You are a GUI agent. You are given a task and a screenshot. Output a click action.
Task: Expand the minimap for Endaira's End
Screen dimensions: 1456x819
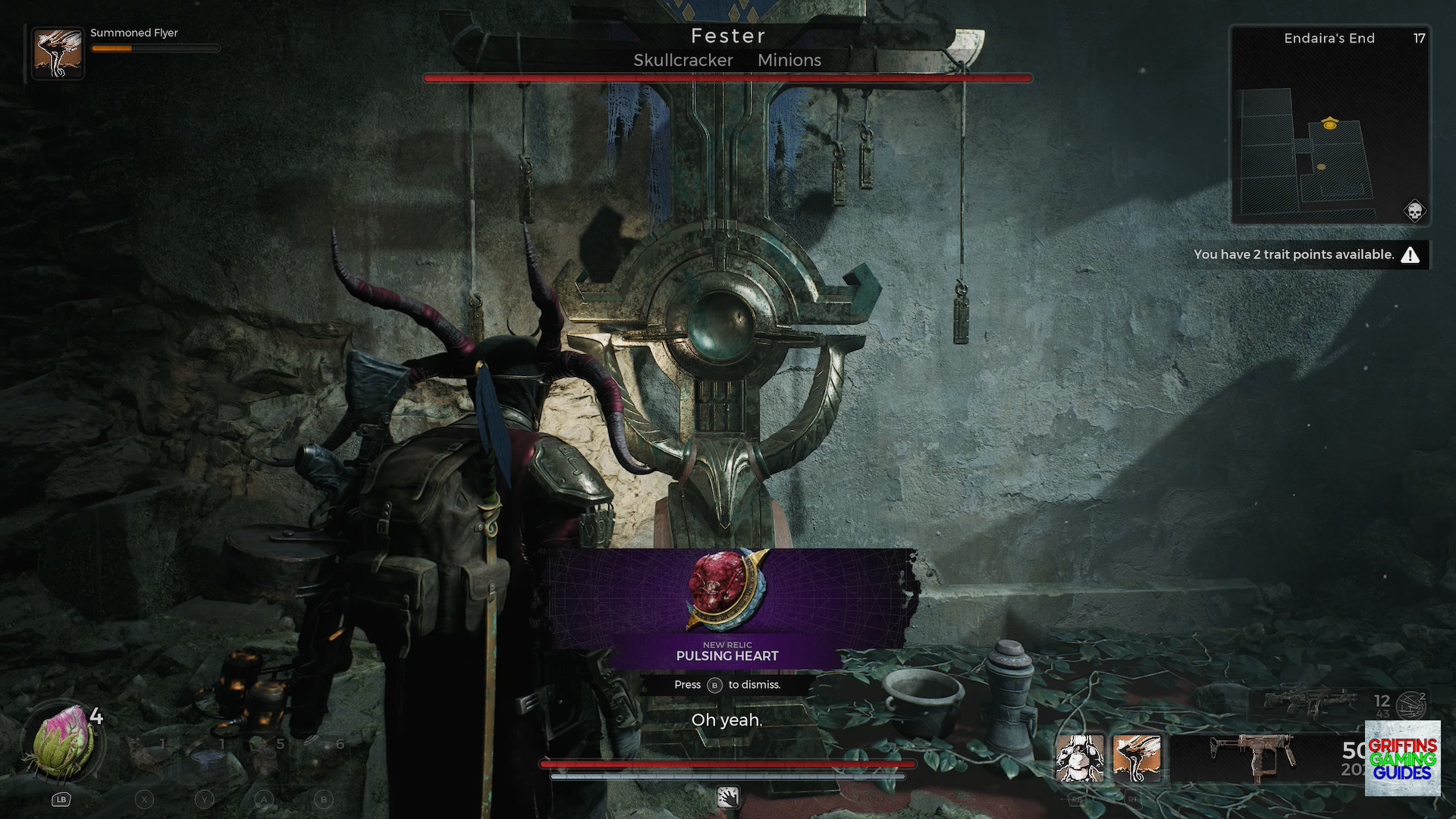pos(1331,125)
